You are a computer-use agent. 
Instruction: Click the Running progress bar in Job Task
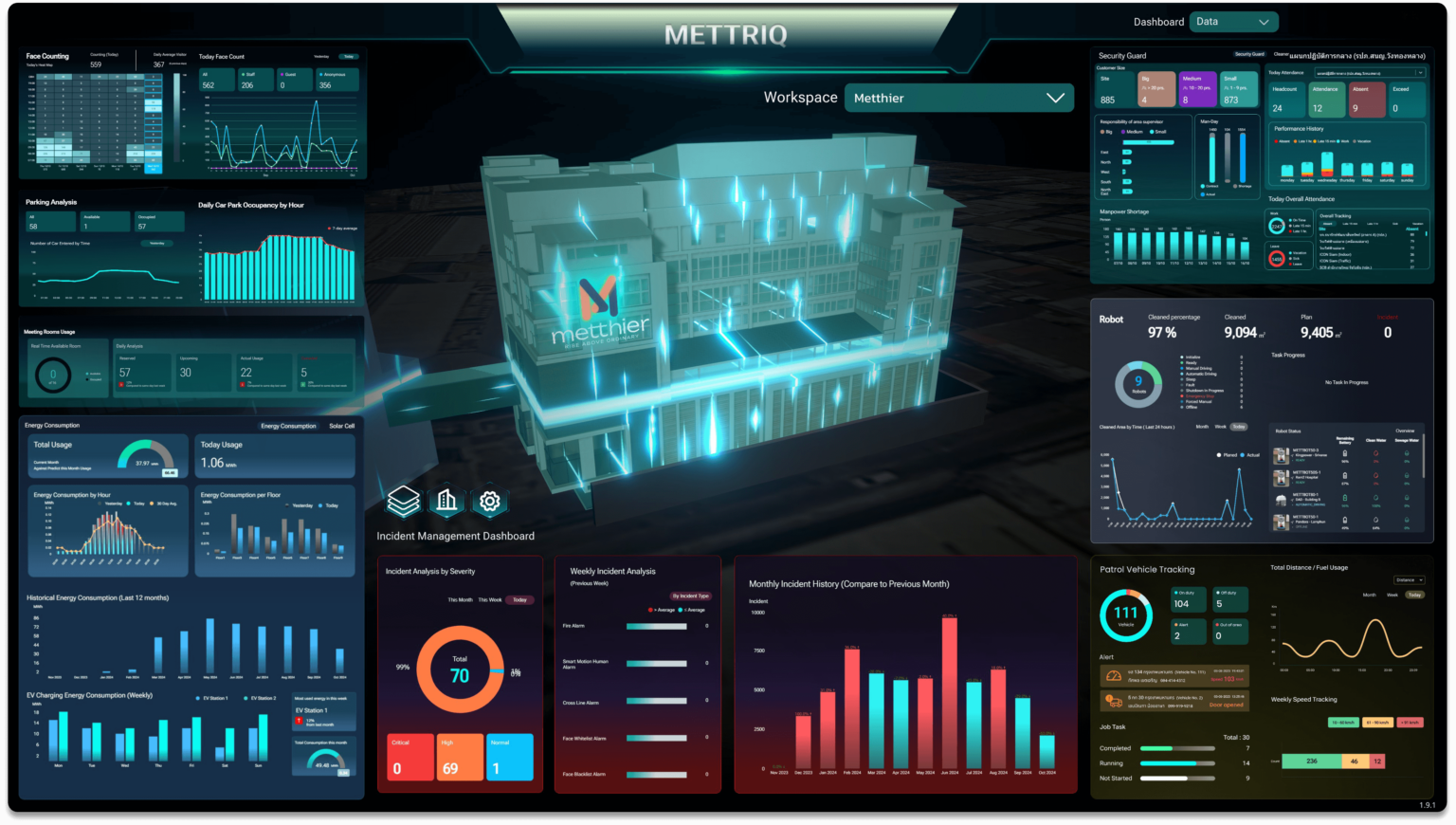1177,763
